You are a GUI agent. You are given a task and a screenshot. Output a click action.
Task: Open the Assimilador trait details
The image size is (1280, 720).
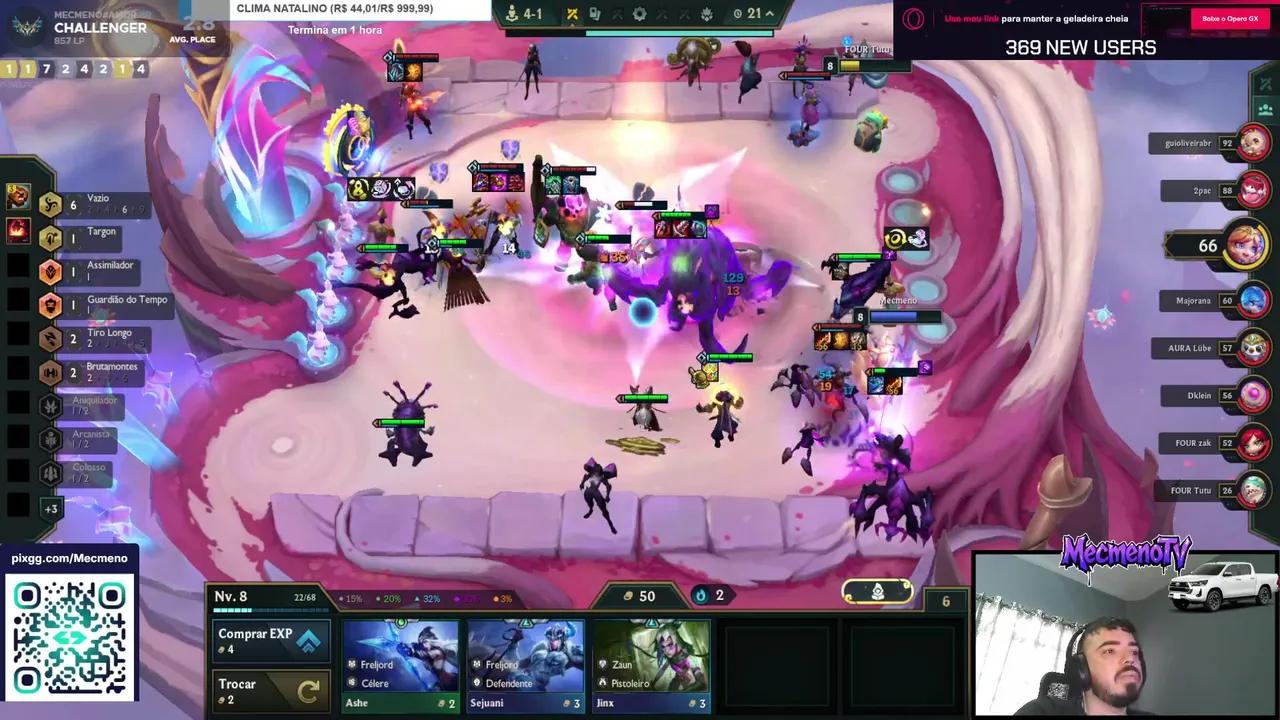click(x=50, y=271)
